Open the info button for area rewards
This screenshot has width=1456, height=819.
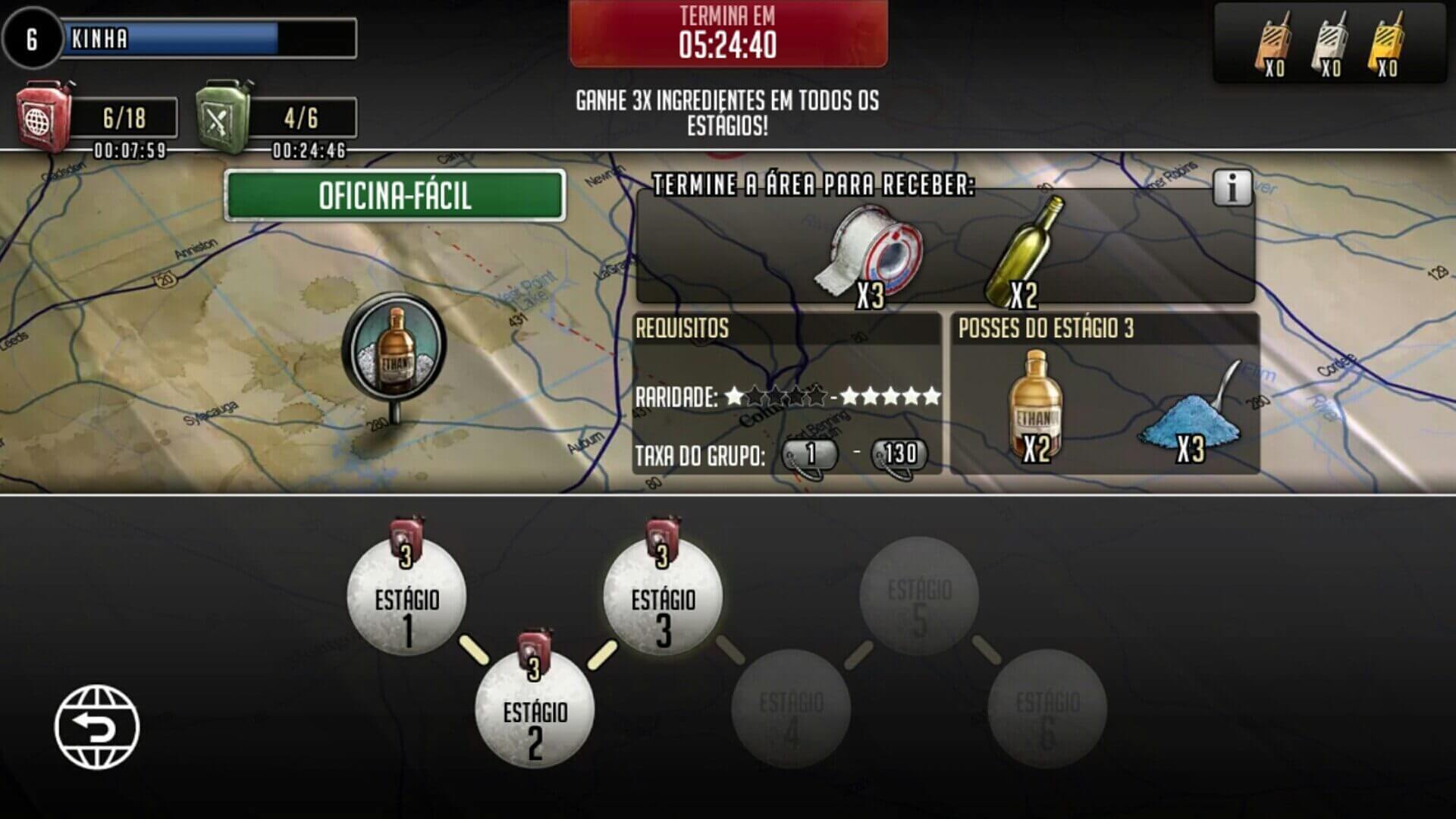click(1232, 187)
